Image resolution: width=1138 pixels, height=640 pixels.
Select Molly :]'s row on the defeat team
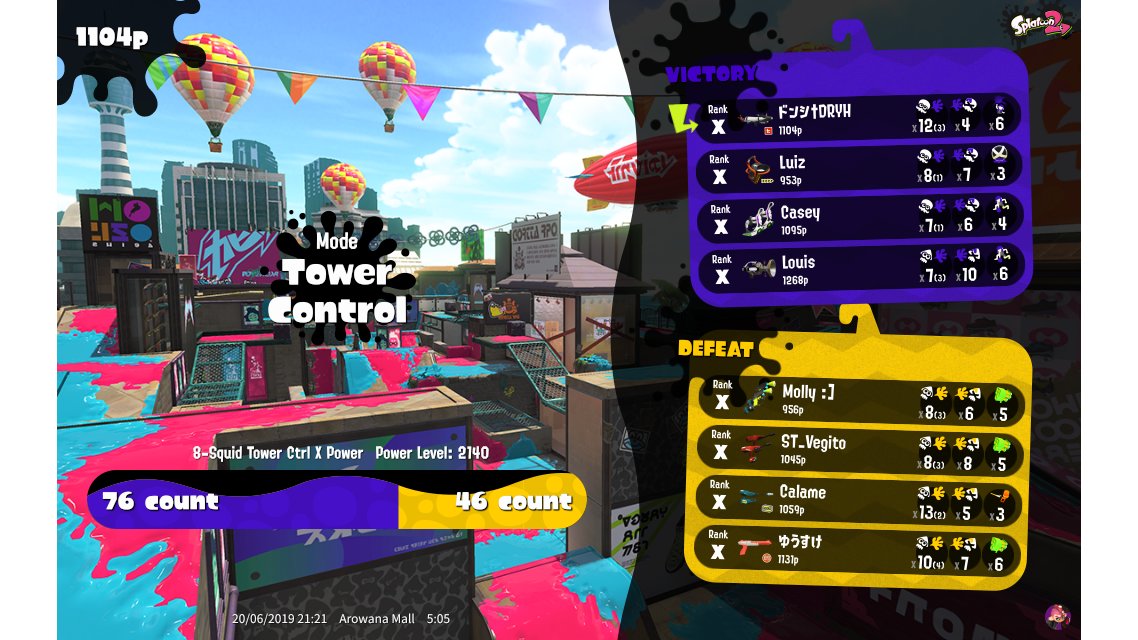857,398
